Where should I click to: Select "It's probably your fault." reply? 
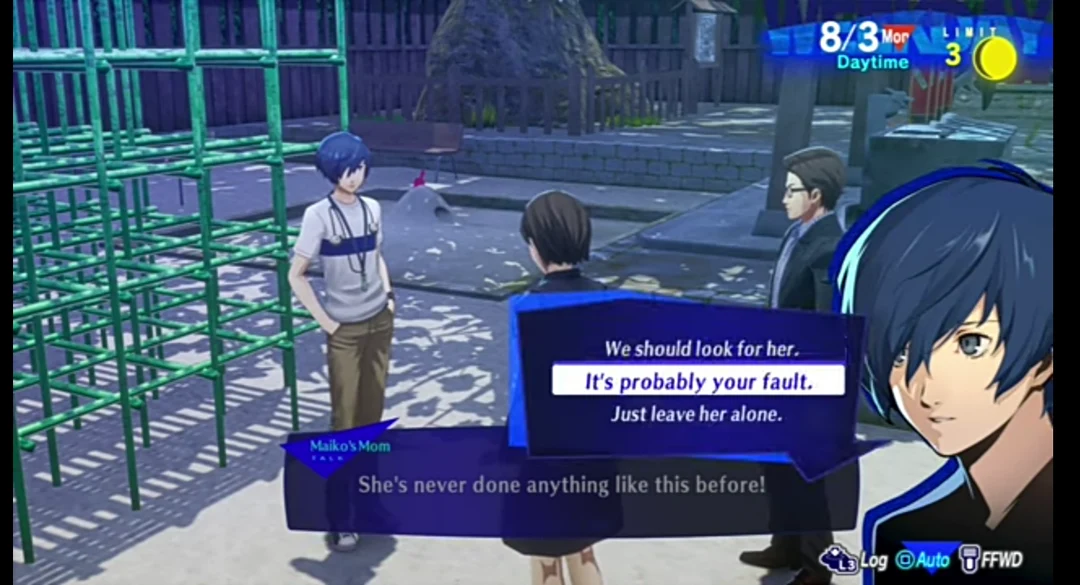coord(697,381)
